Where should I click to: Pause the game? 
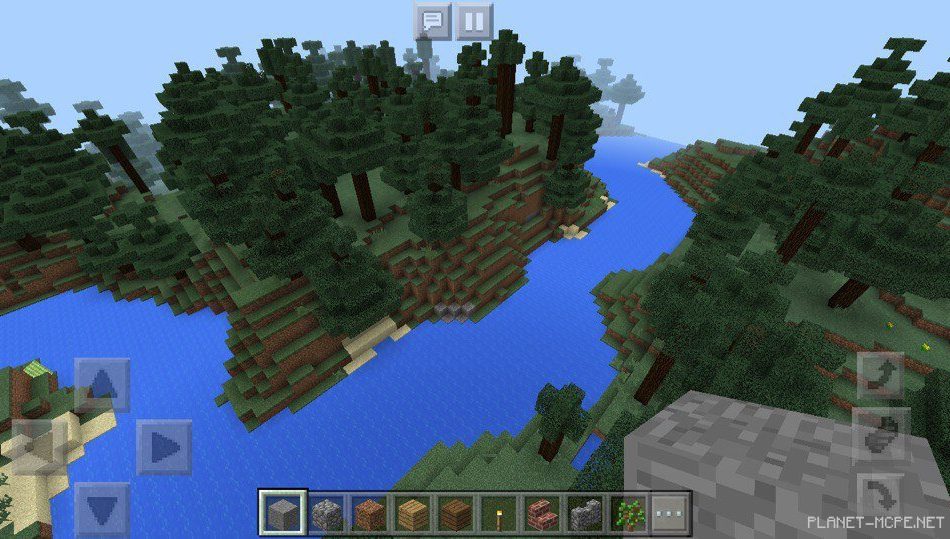tap(475, 21)
